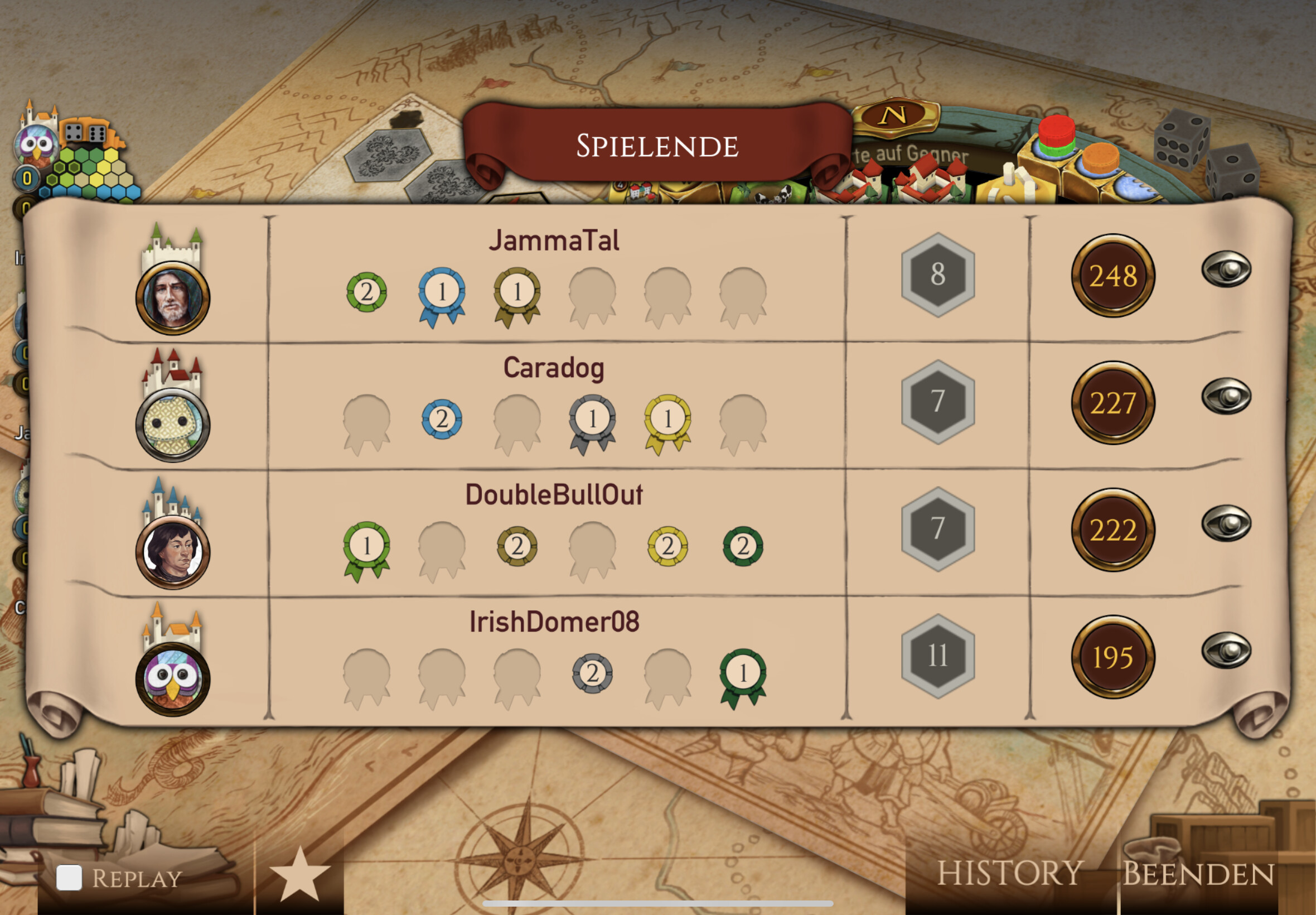Reveal IrishDomer08's board with eye icon
Image resolution: width=1316 pixels, height=915 pixels.
[x=1226, y=651]
